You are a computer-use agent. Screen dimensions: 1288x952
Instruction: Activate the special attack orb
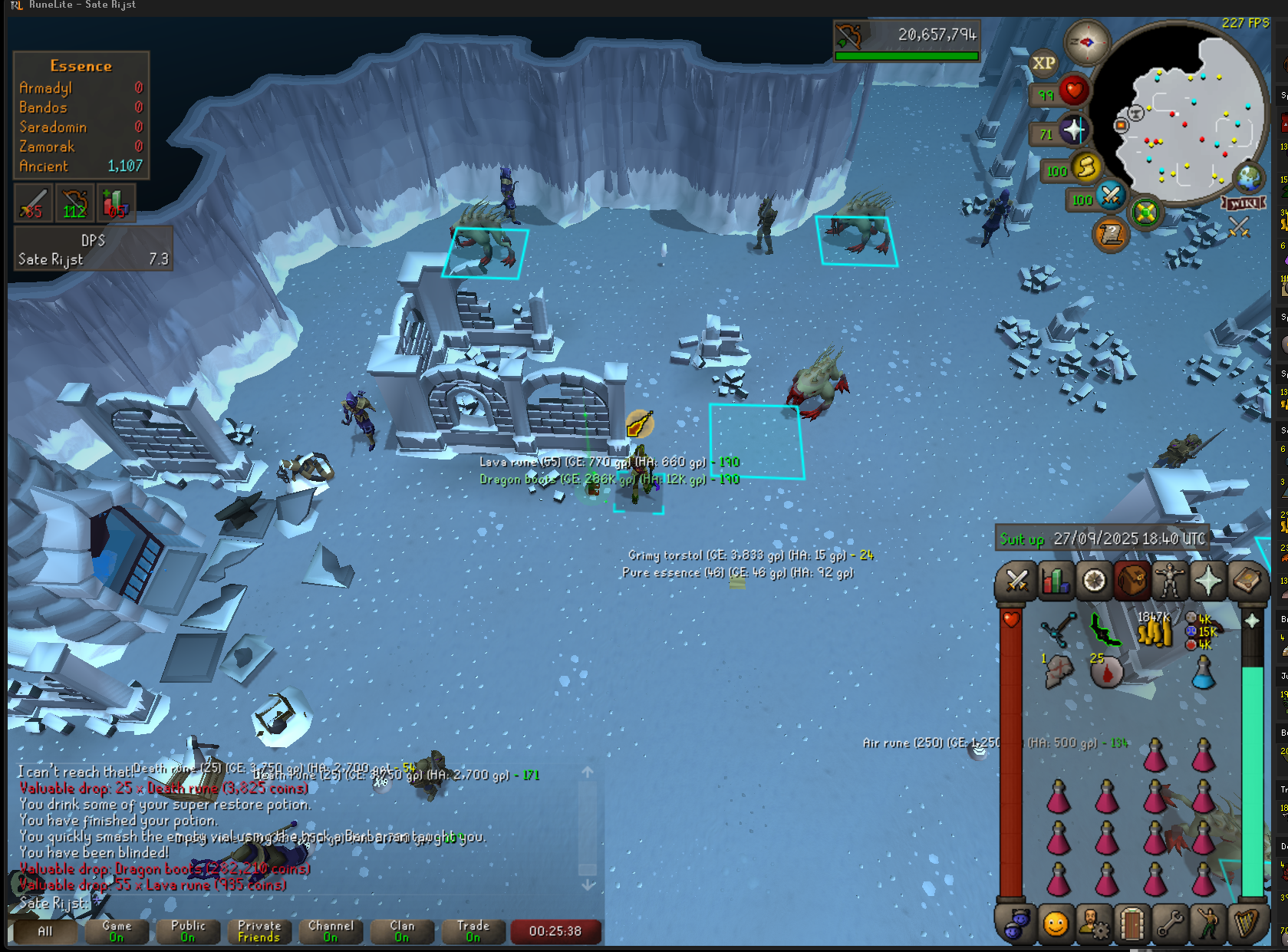[1110, 196]
